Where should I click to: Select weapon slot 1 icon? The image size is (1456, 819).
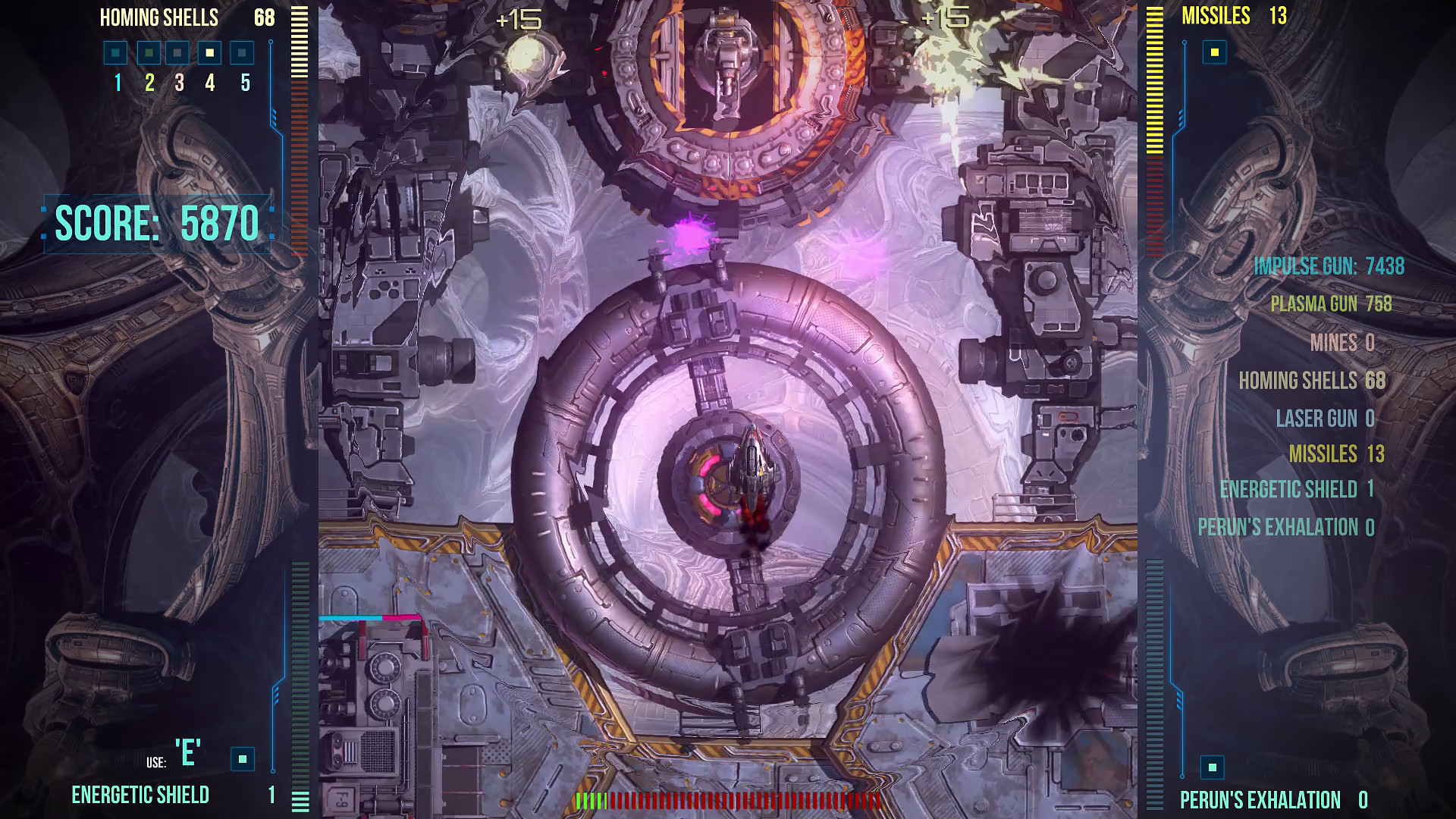tap(115, 53)
